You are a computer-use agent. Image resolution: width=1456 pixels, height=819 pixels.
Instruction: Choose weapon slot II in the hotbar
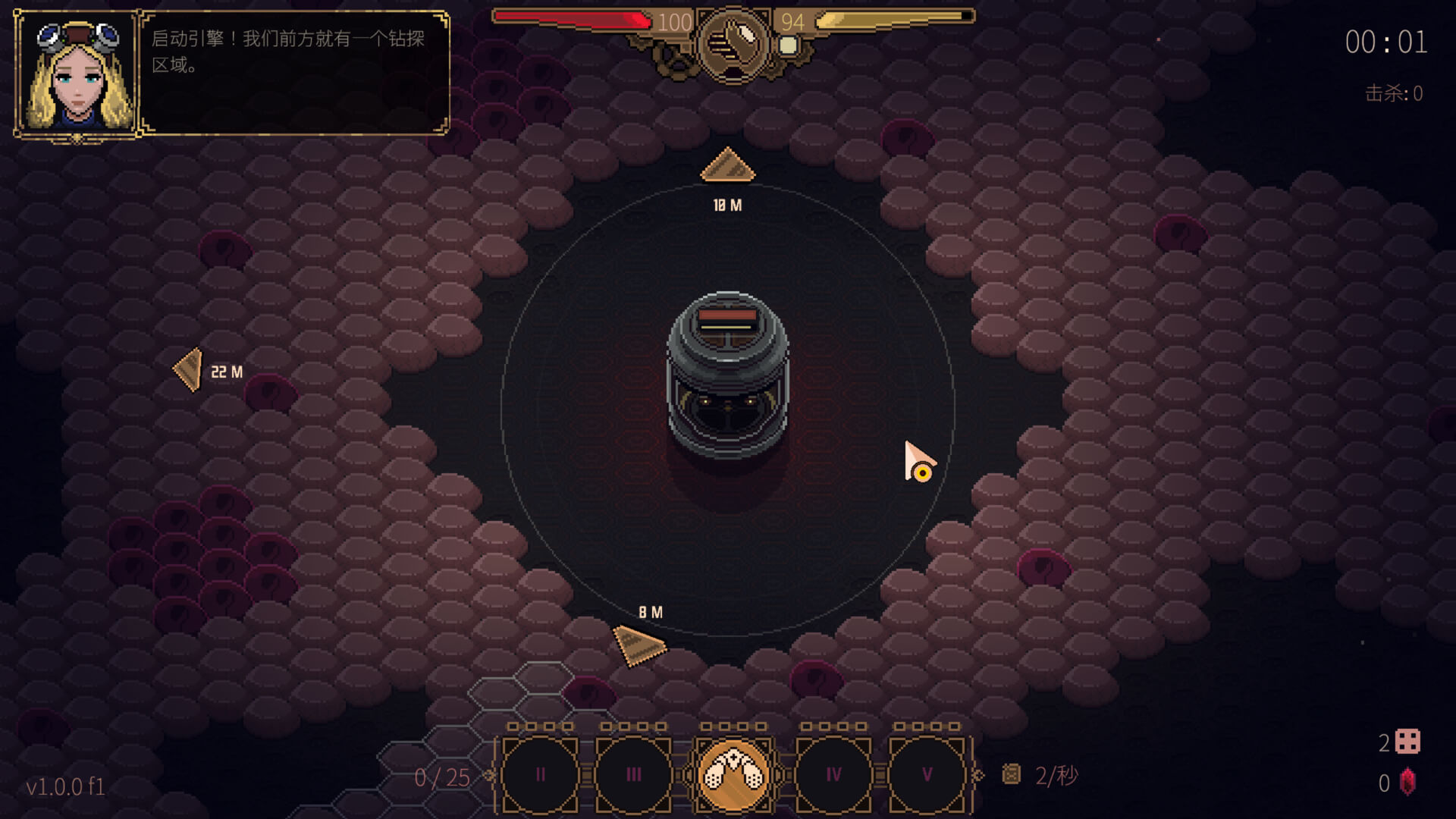(540, 775)
